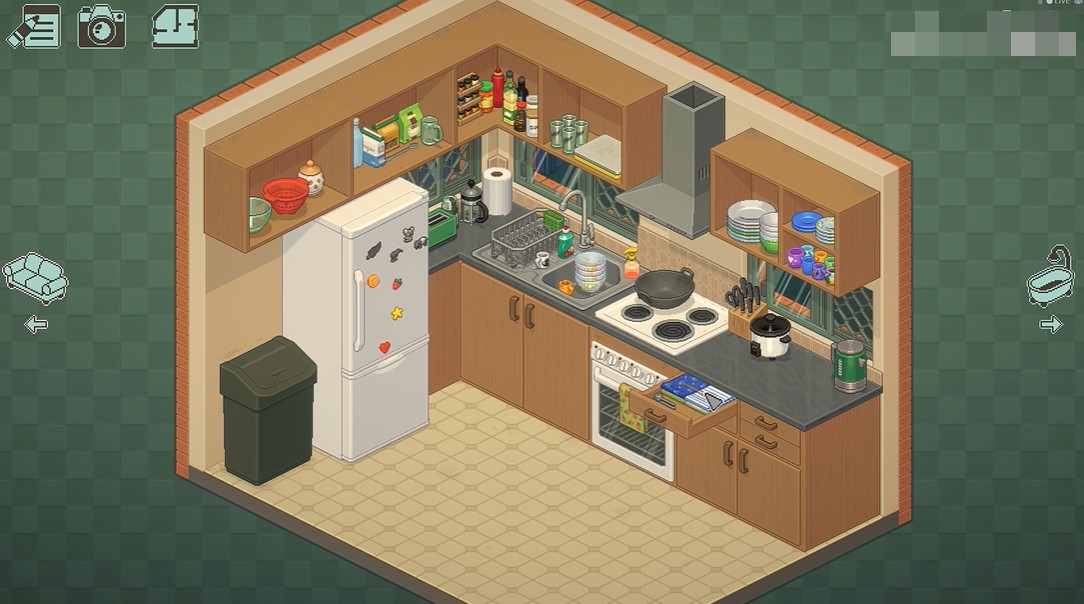Click the right arrow under the bathtub
This screenshot has height=604, width=1084.
[1051, 324]
